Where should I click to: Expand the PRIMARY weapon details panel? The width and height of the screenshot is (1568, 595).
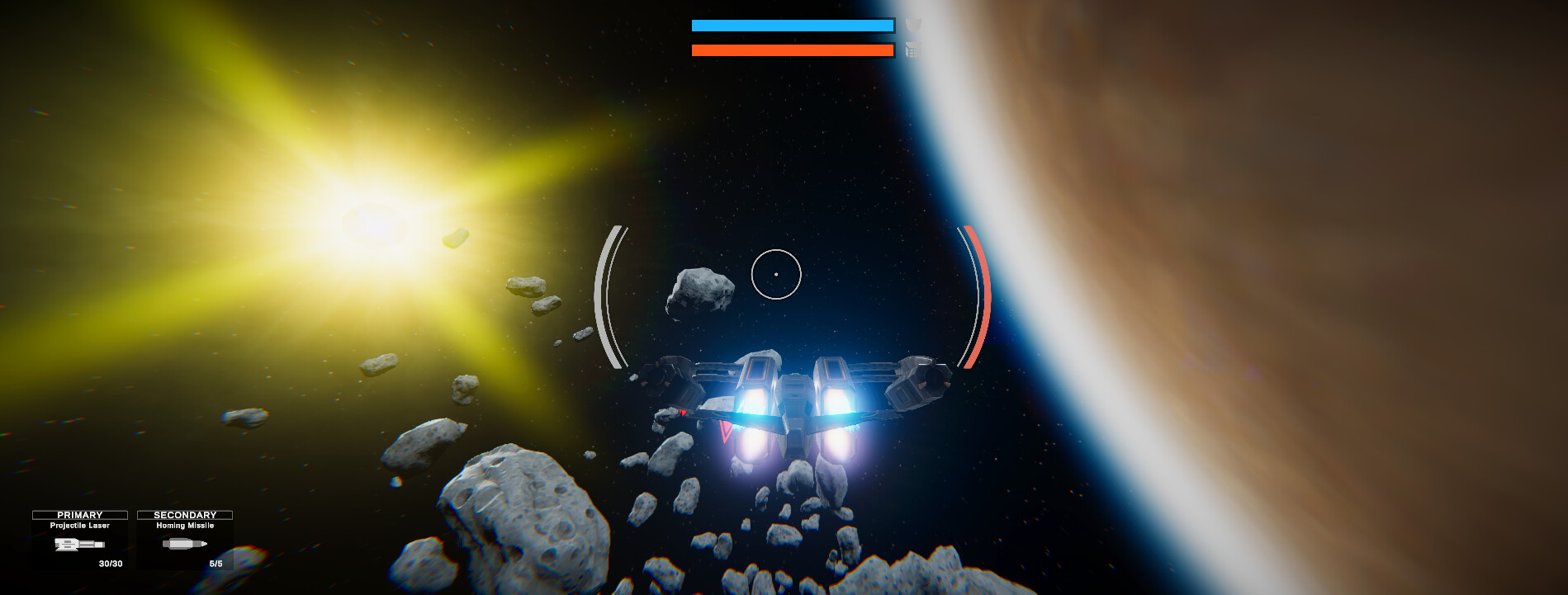pos(78,513)
